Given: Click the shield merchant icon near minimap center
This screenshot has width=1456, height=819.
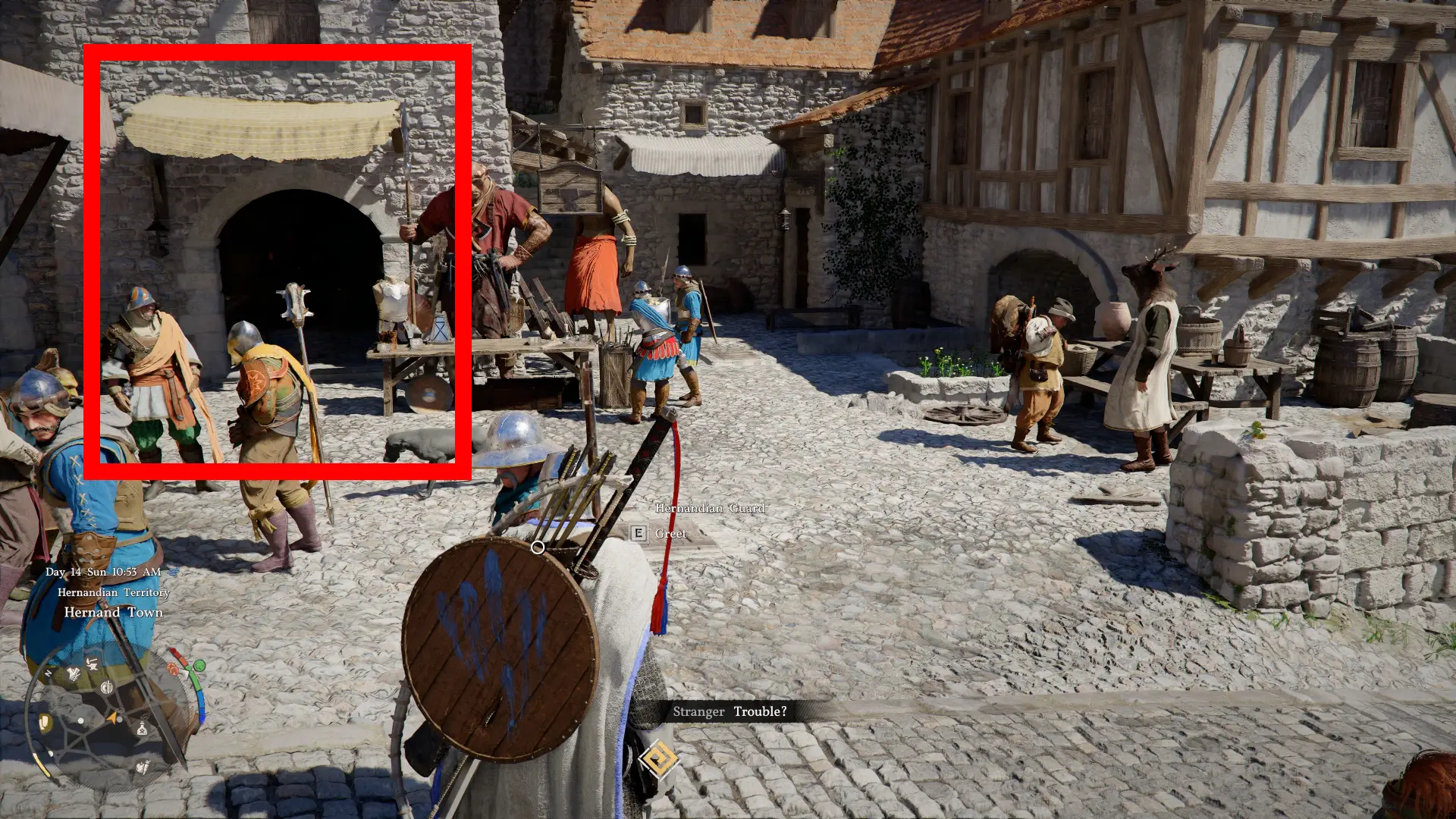Looking at the screenshot, I should (x=108, y=687).
